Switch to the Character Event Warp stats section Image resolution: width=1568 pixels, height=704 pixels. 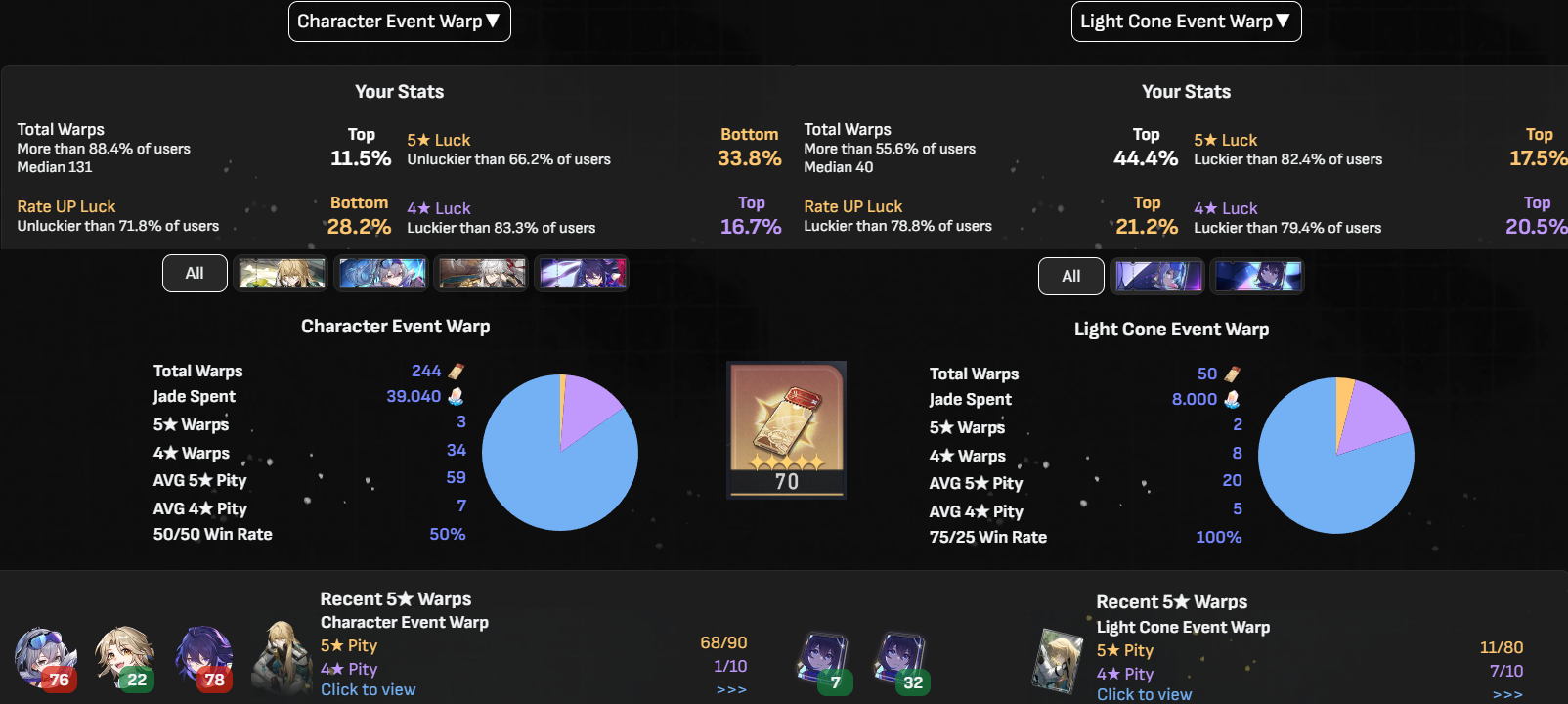(395, 326)
